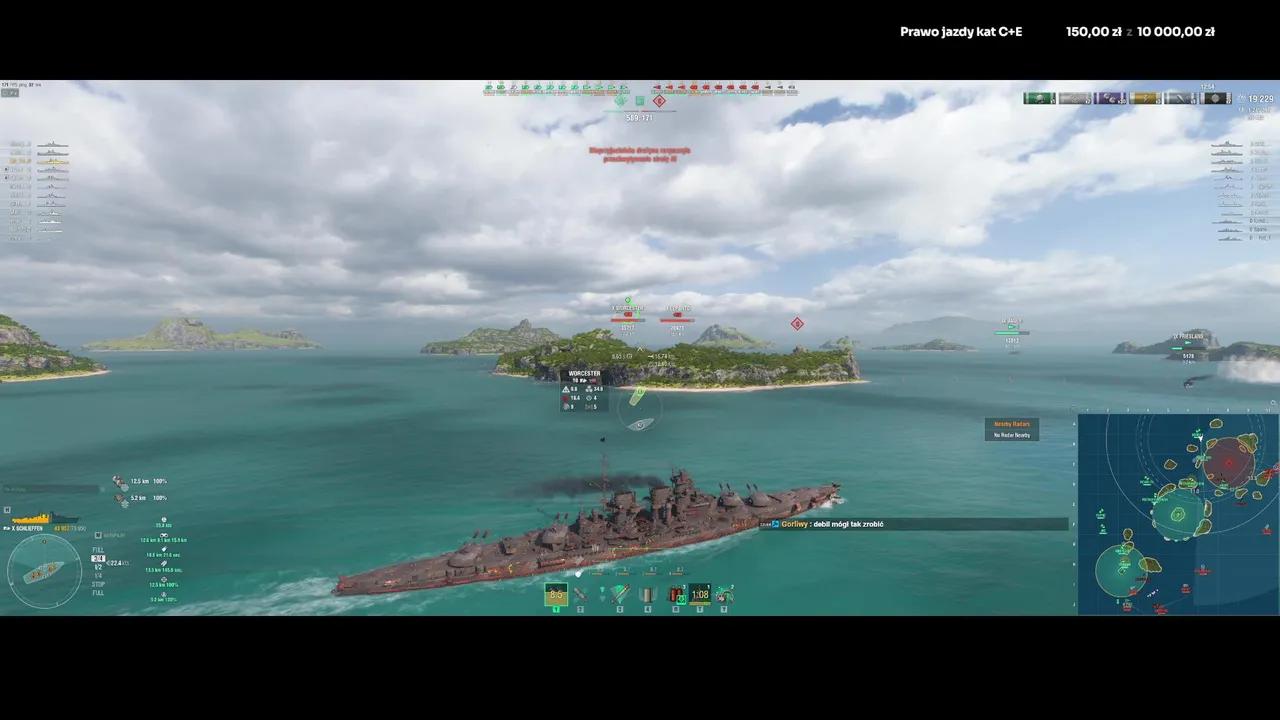Select the torpedo spread armament slot

coord(620,595)
